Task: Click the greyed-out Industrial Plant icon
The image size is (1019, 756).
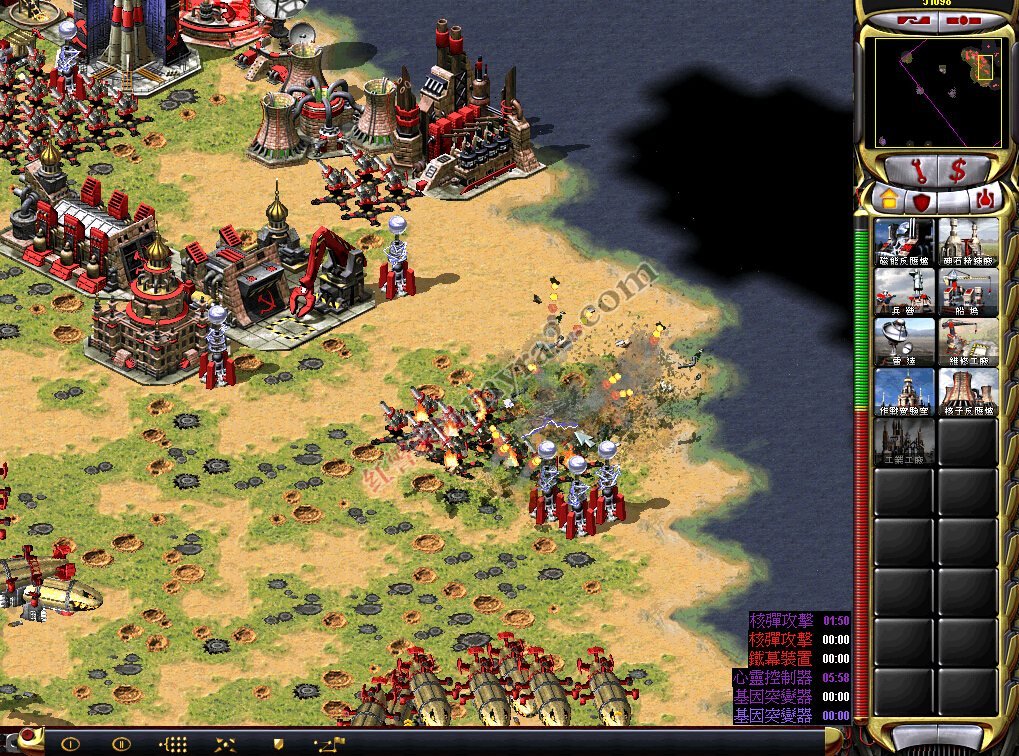Action: [x=904, y=441]
